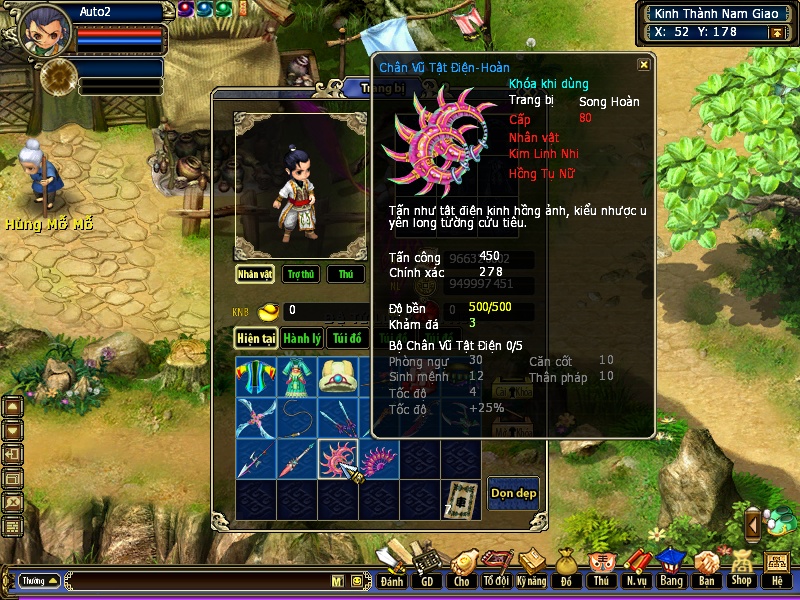Viewport: 800px width, 600px height.
Task: Open the Thường chat channel dropdown
Action: [x=39, y=580]
